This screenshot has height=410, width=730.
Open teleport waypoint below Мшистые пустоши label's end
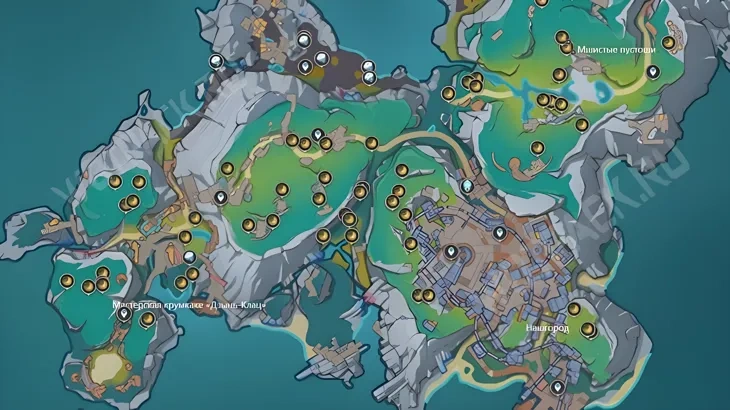(x=652, y=72)
